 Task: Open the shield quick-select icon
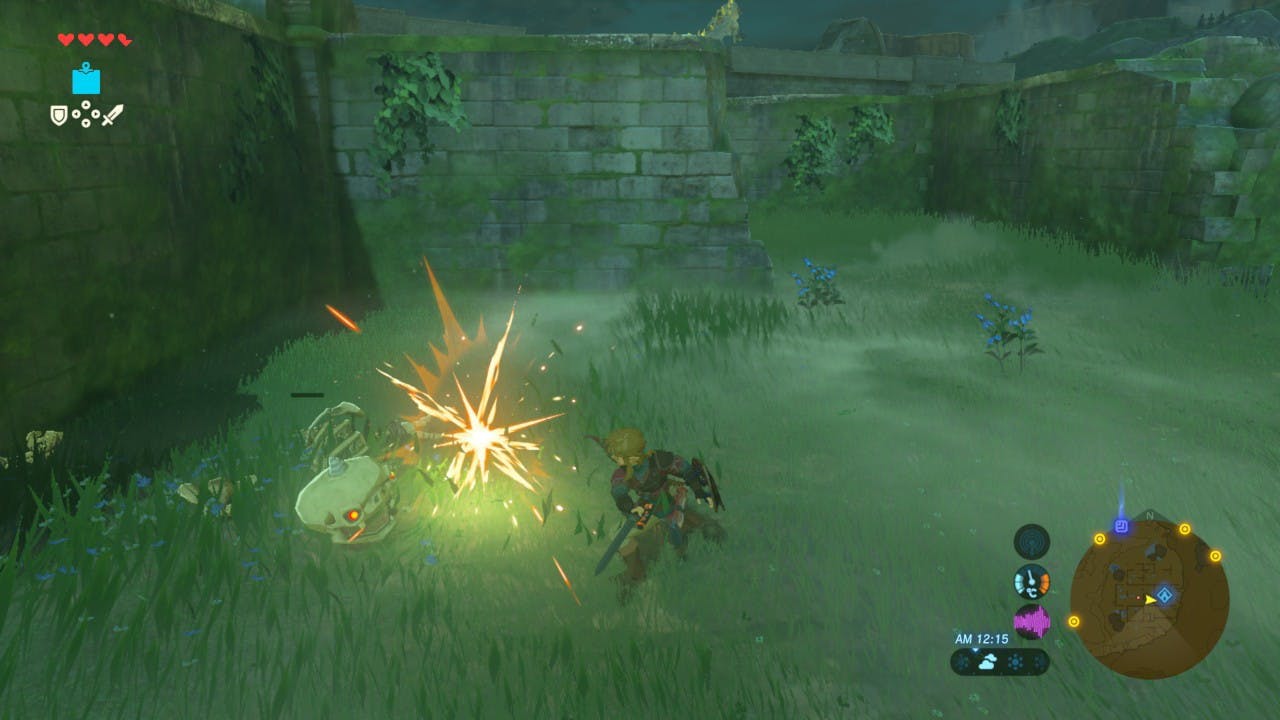59,116
